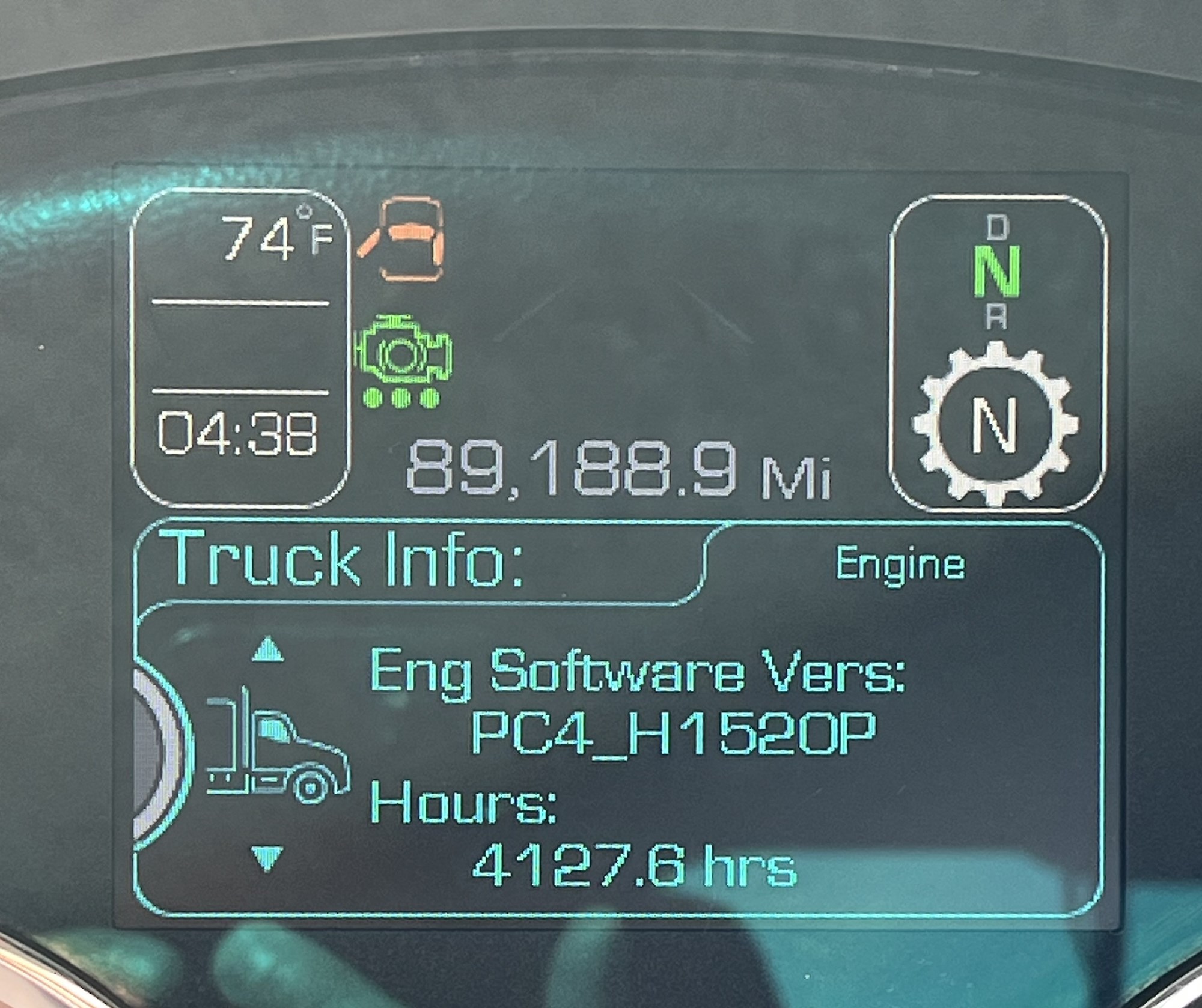Viewport: 1202px width, 1008px height.
Task: Select the Engine tab label
Action: (900, 566)
